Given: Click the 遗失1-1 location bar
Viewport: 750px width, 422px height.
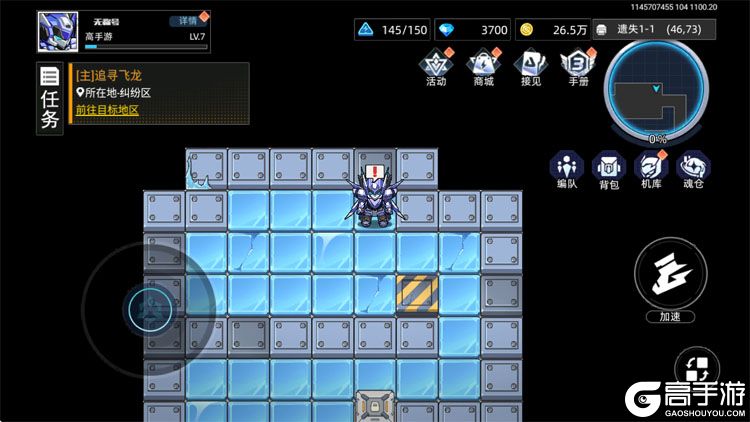Looking at the screenshot, I should pos(657,30).
